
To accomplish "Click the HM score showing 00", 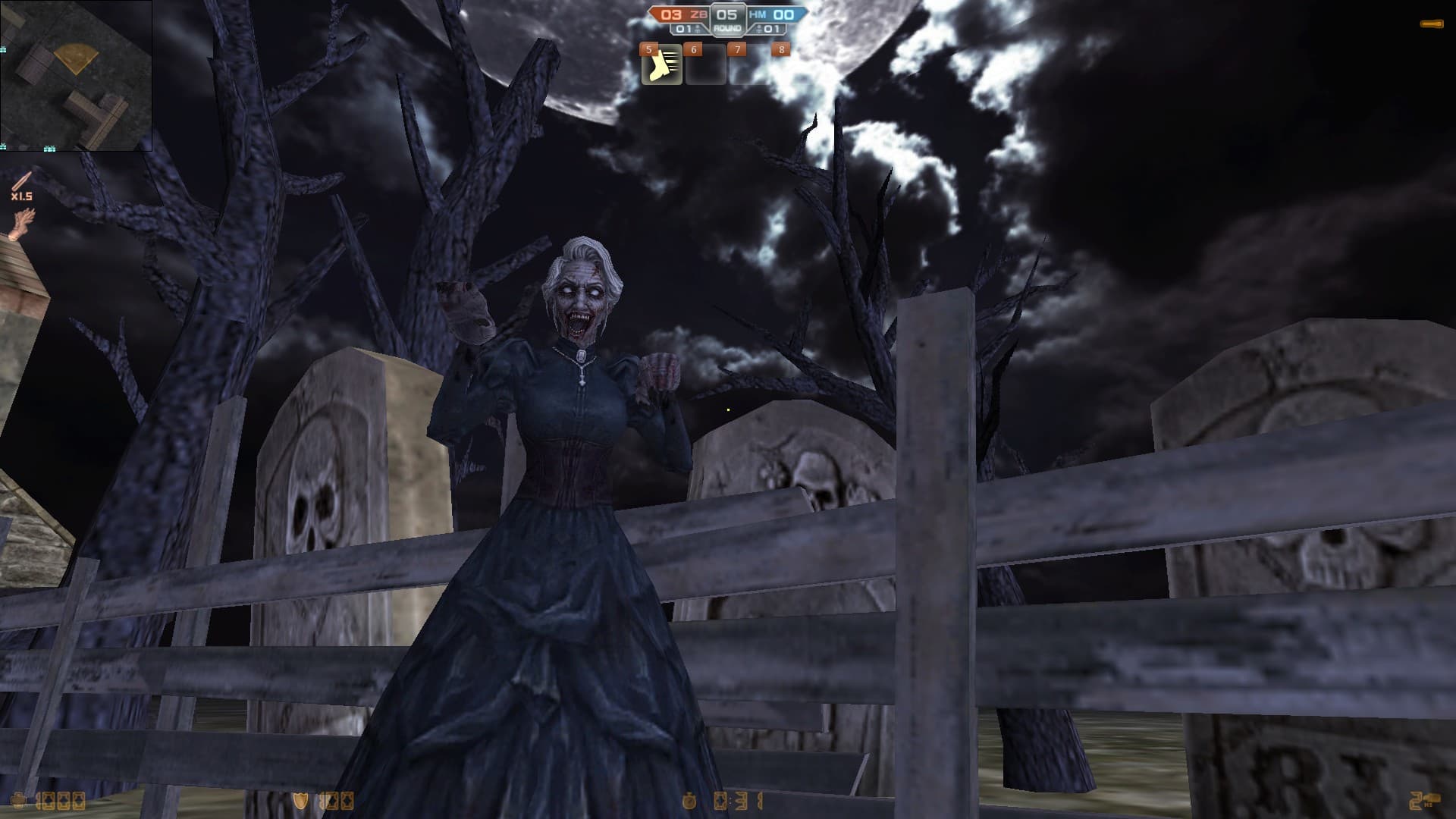I will click(783, 14).
